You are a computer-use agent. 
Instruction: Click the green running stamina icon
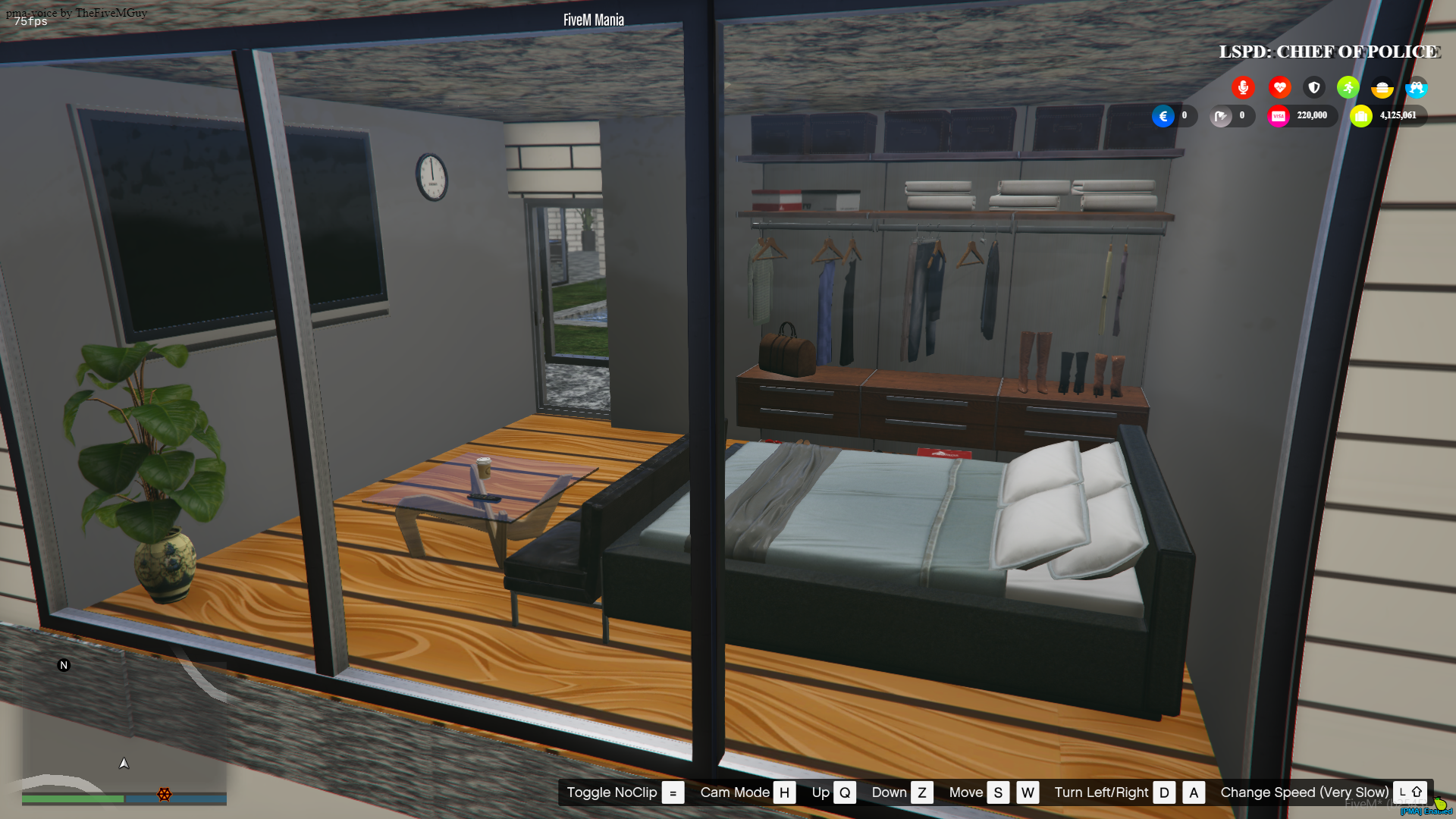[1348, 87]
